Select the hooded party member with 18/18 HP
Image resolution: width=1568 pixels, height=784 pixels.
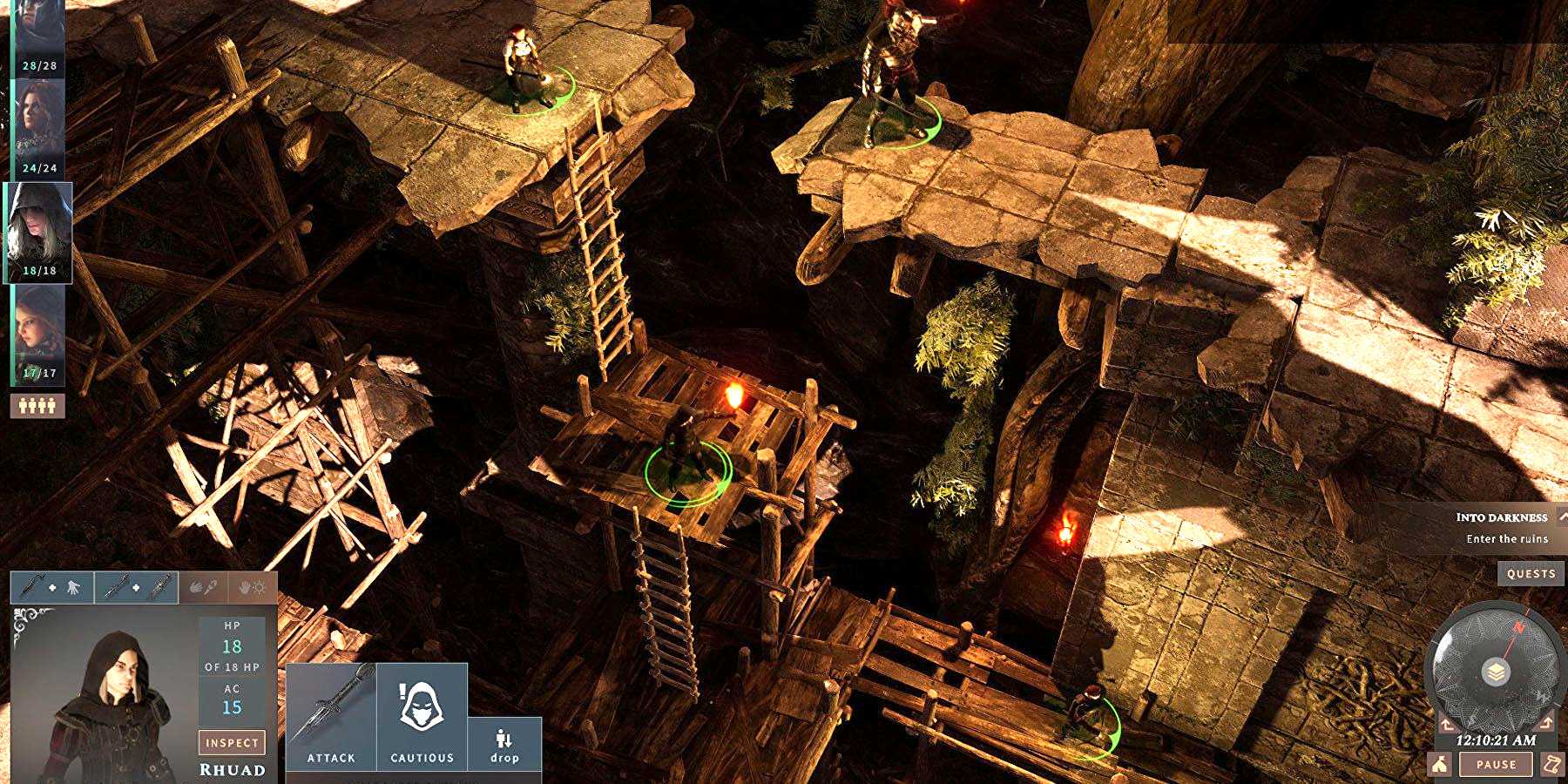[x=39, y=233]
